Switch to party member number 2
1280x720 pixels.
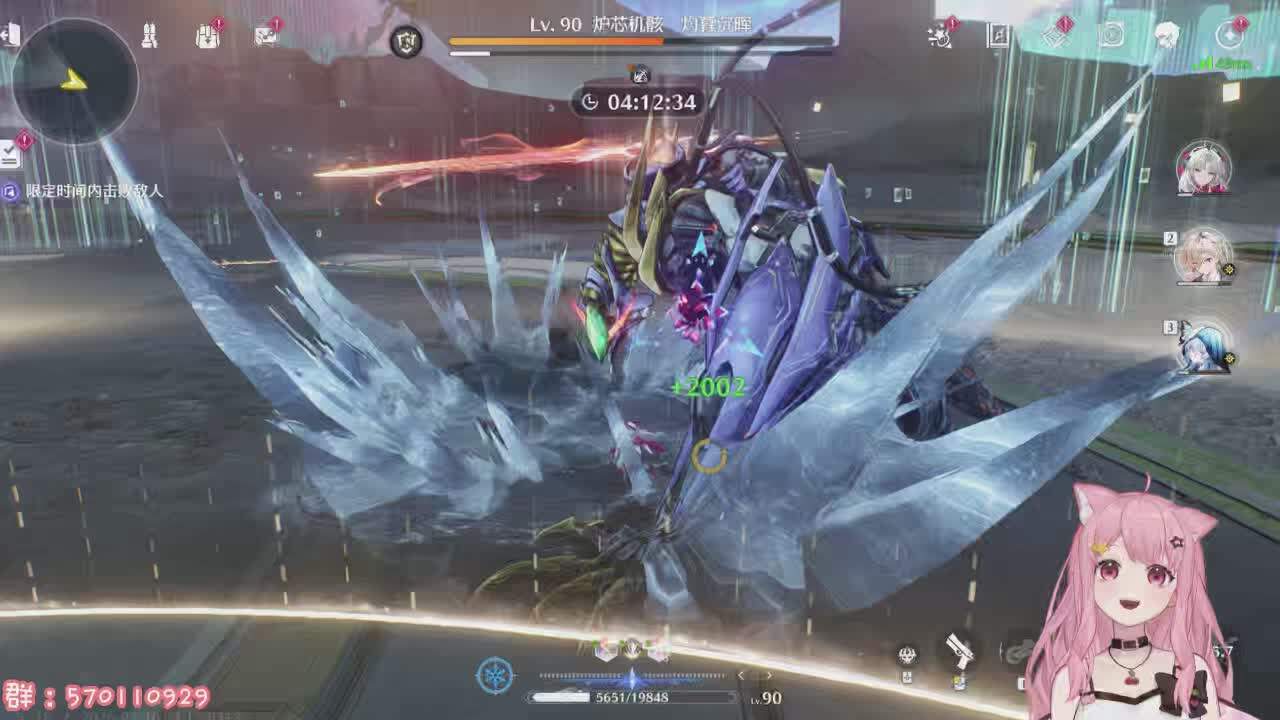(x=1203, y=256)
